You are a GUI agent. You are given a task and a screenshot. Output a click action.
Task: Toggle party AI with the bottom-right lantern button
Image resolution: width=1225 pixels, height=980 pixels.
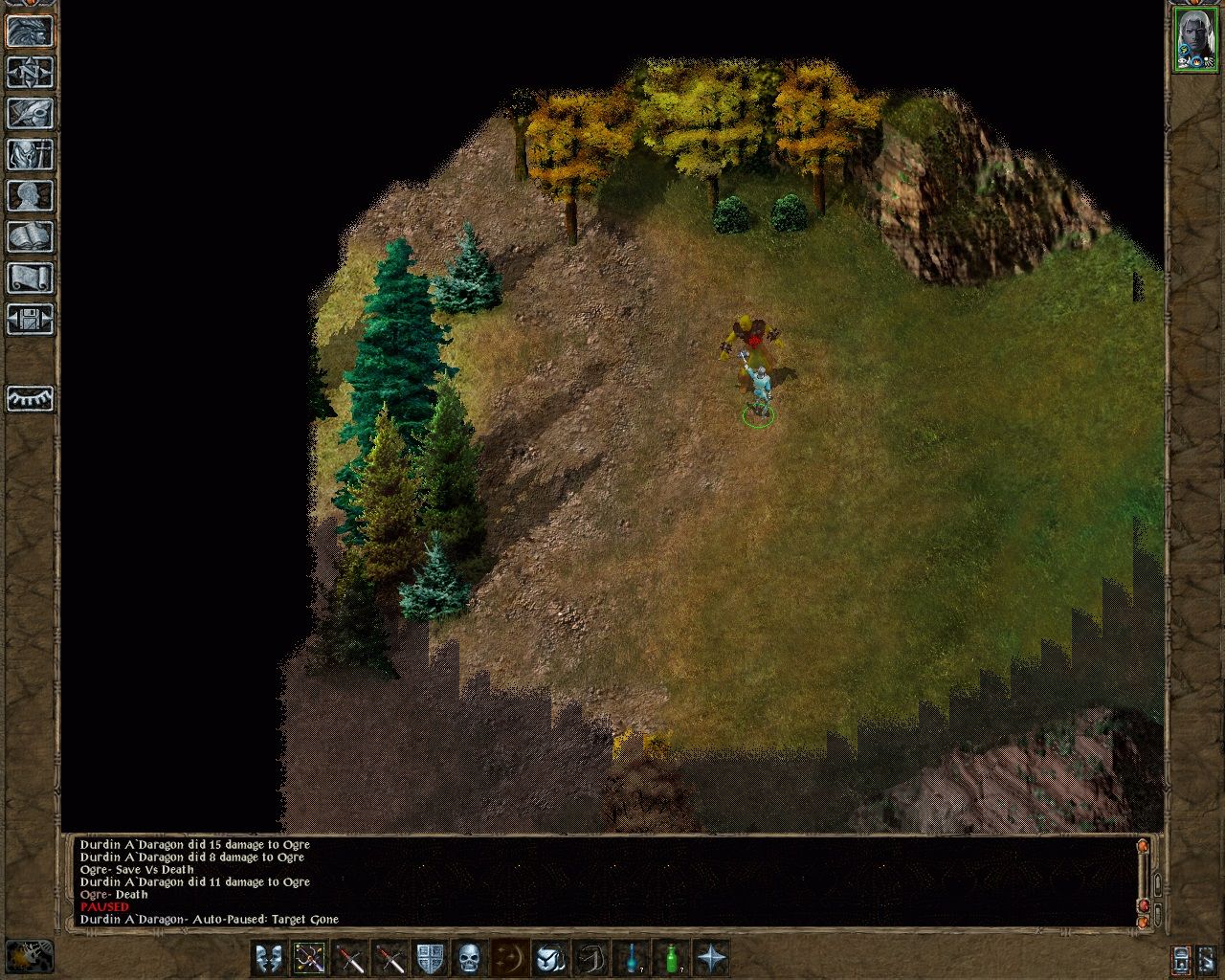(1180, 959)
